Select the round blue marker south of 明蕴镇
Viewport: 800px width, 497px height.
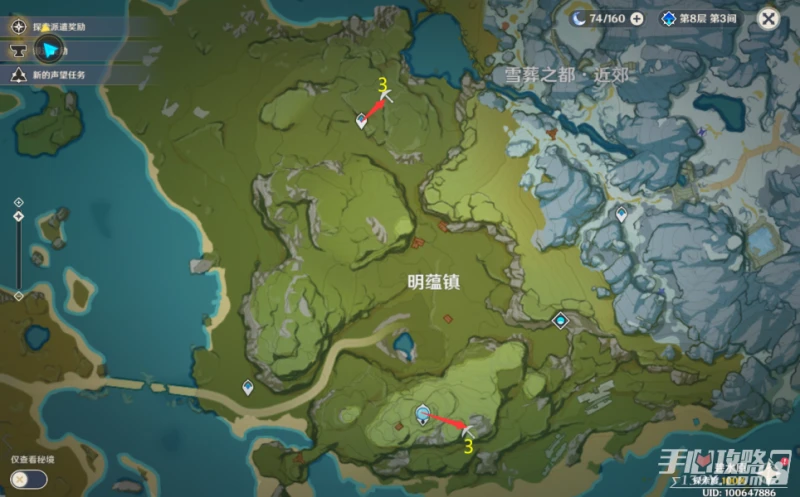pyautogui.click(x=423, y=413)
